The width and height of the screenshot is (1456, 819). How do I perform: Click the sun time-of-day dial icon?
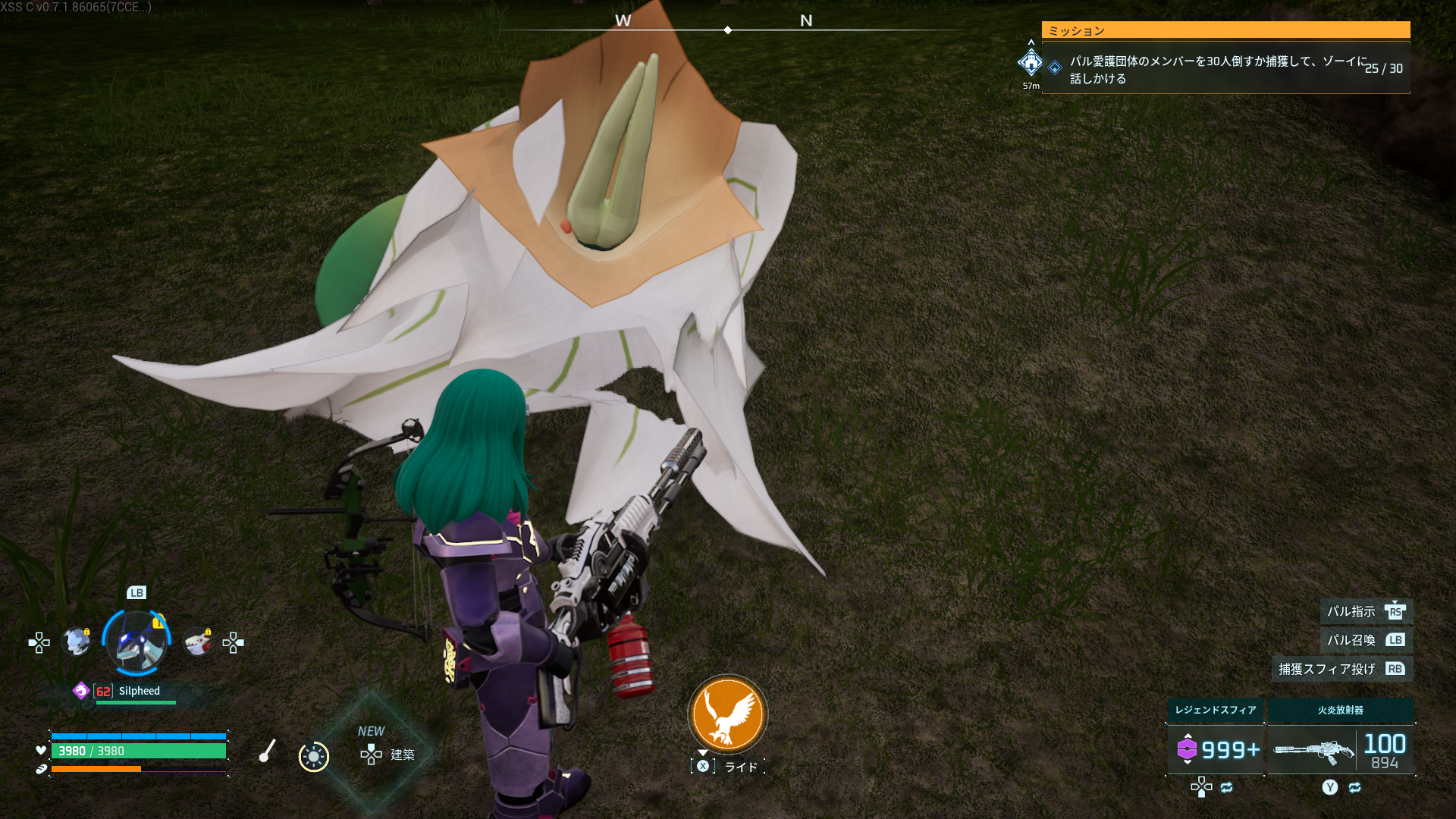[313, 756]
